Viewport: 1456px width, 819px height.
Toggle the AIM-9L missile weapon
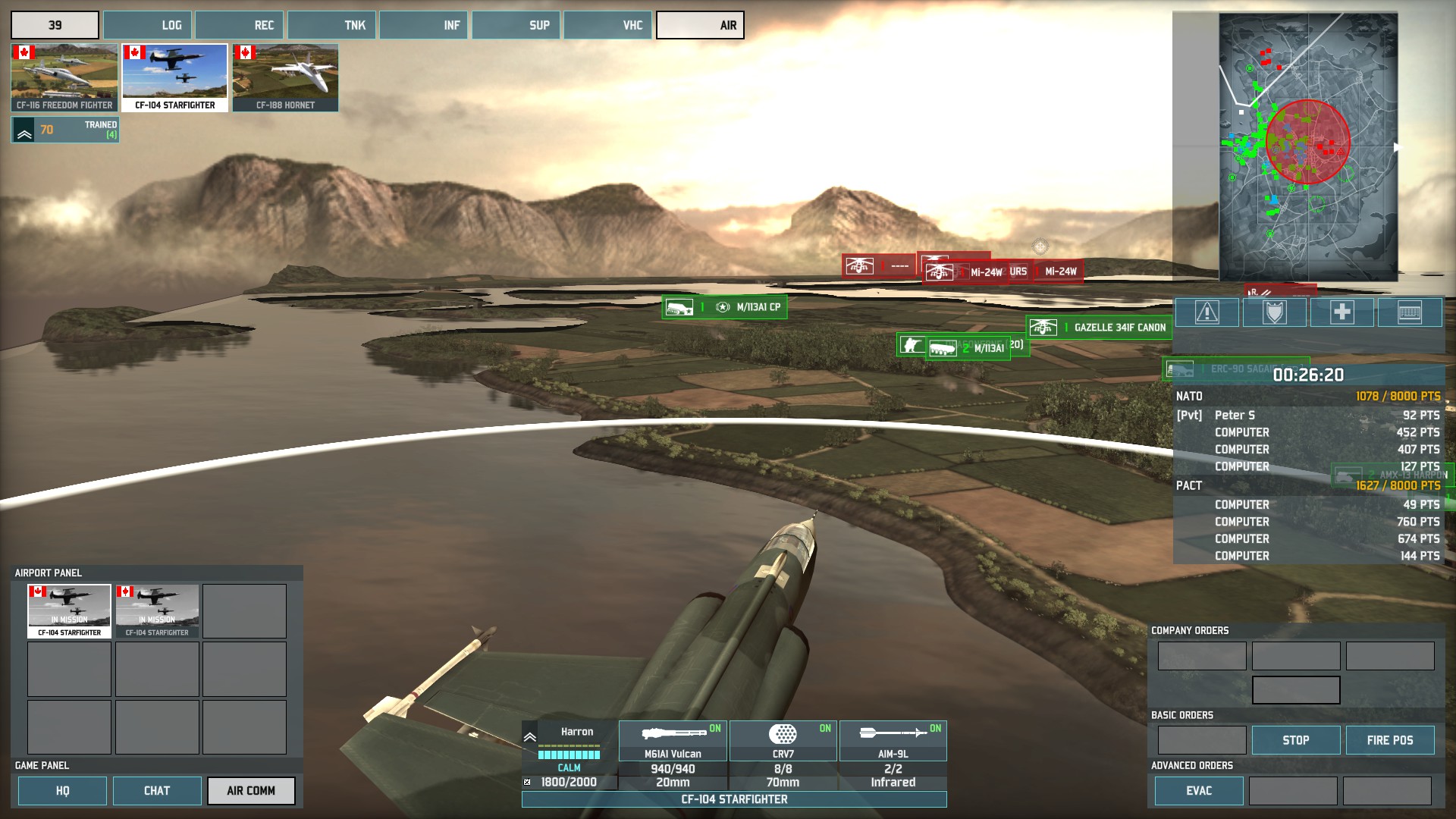(x=893, y=741)
